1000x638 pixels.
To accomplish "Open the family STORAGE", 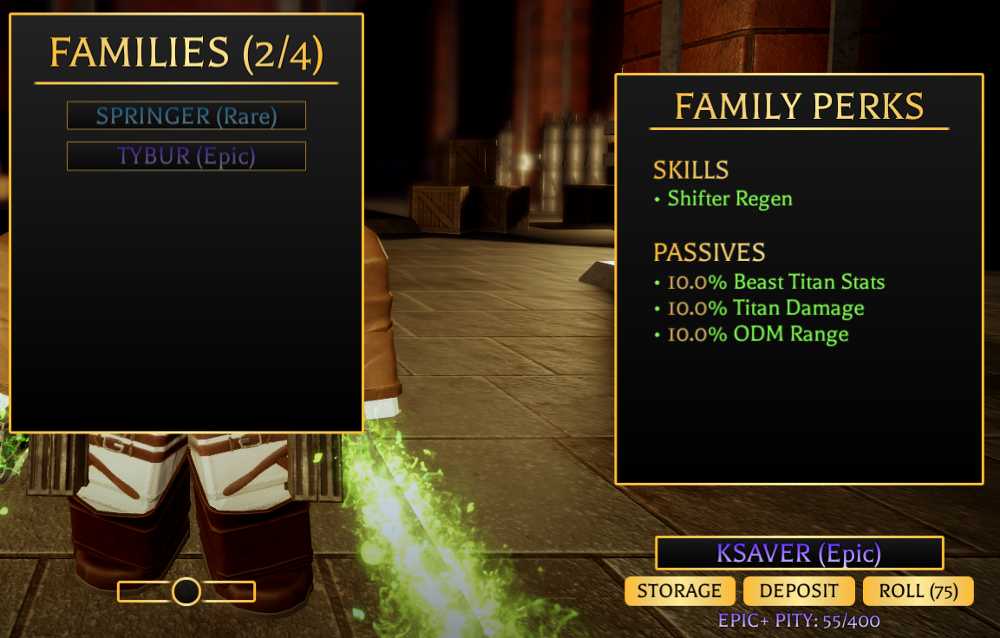I will click(x=679, y=591).
